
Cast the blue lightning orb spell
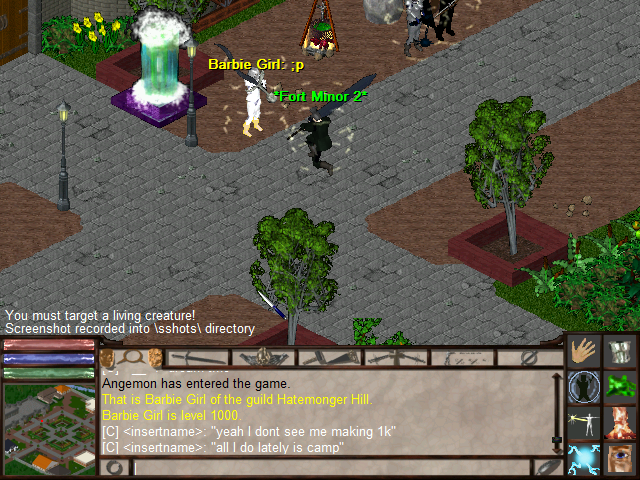pyautogui.click(x=584, y=459)
